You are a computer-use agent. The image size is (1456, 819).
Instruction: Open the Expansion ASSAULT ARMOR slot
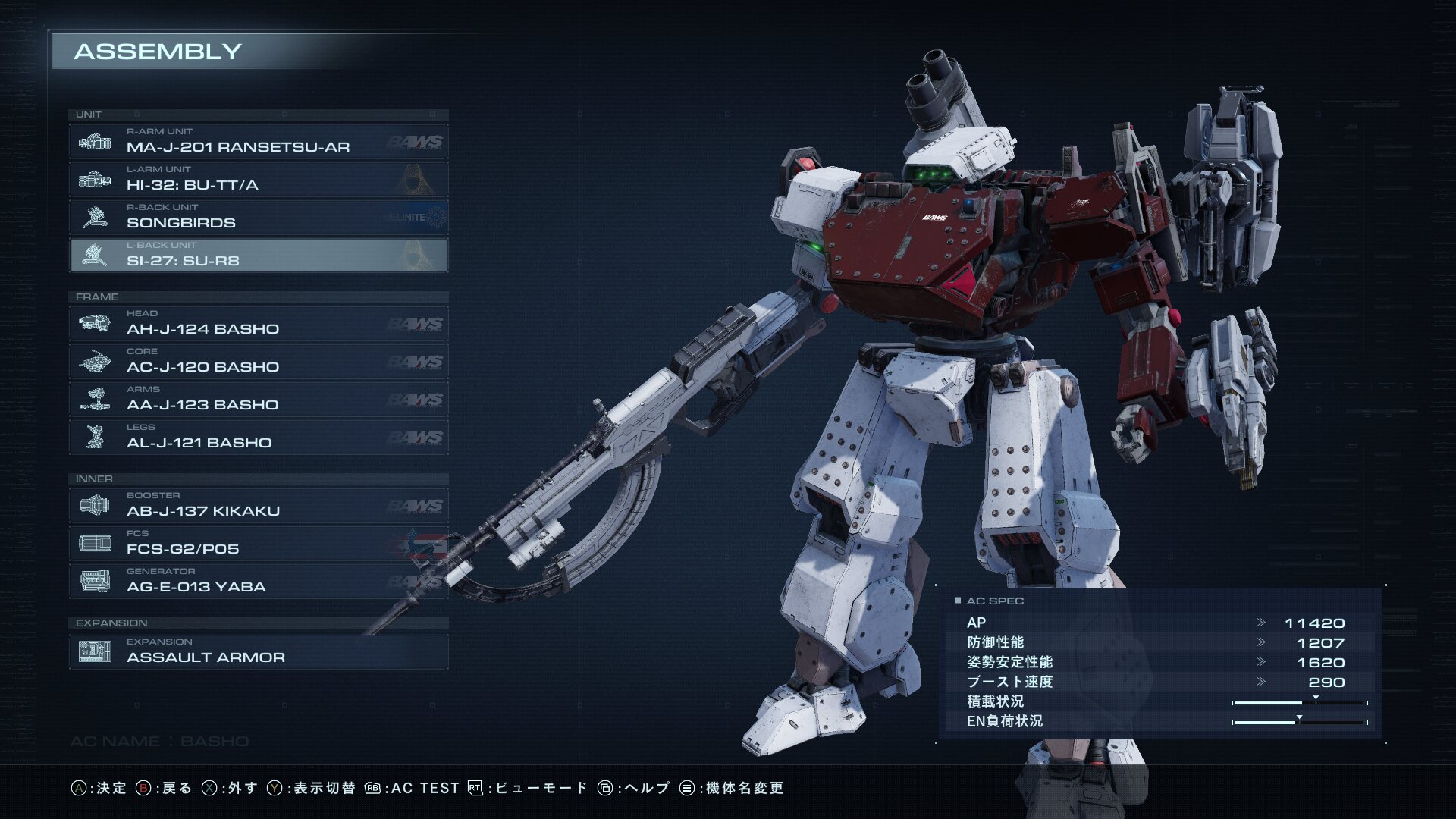pos(258,652)
